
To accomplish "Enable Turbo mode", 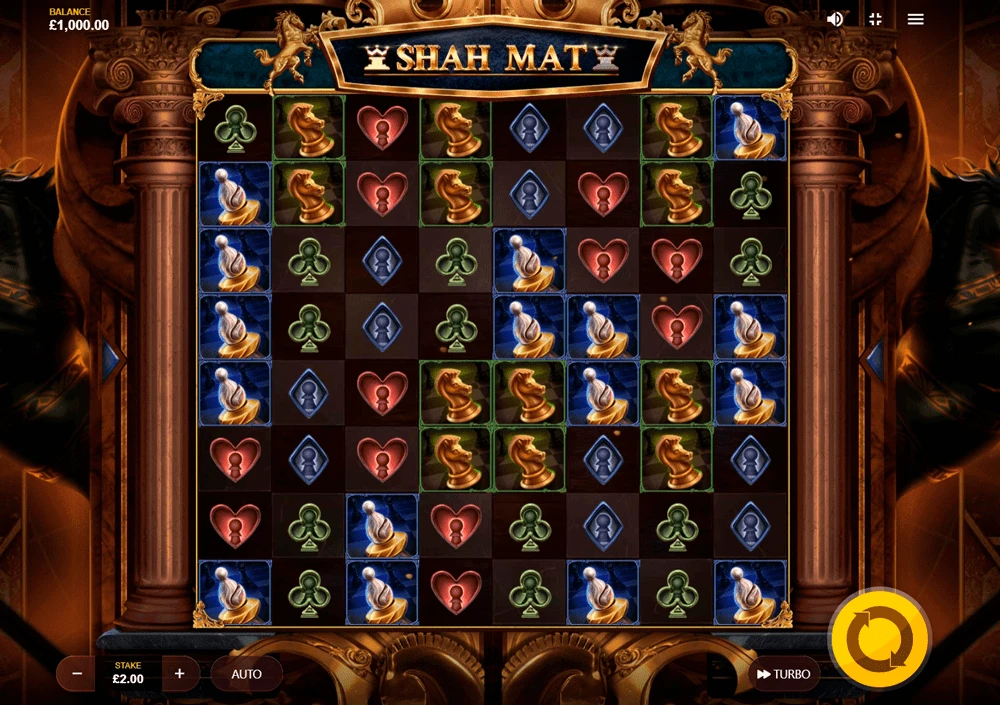I will click(x=783, y=674).
